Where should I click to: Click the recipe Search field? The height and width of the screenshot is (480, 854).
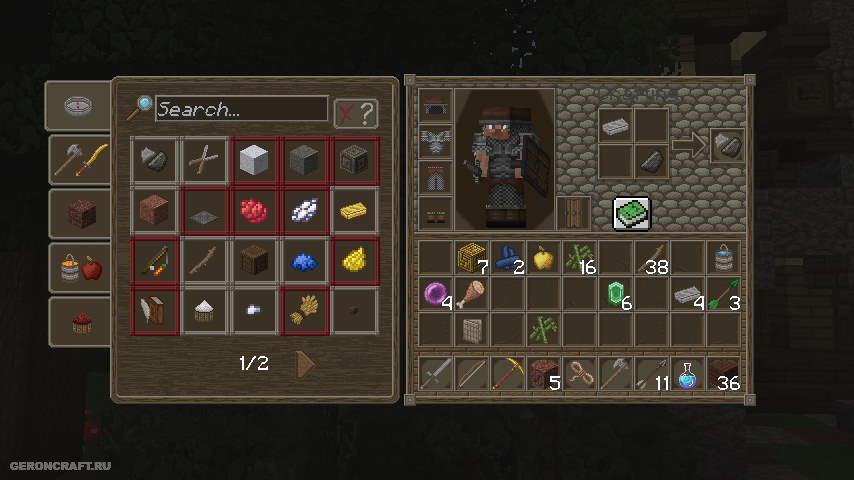(241, 108)
